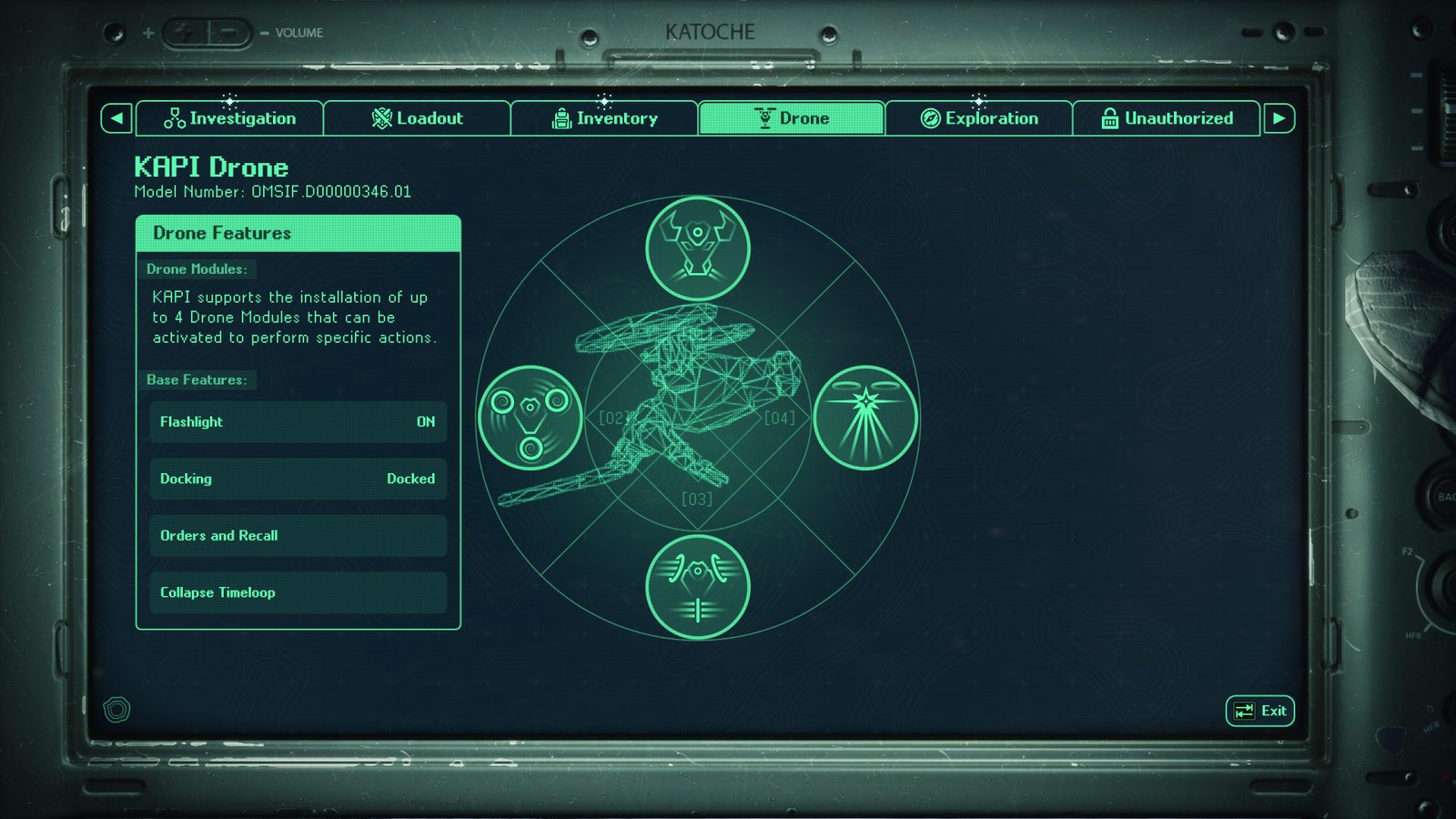Open the Loadout tab
Screen dimensions: 1456x819
[x=417, y=118]
